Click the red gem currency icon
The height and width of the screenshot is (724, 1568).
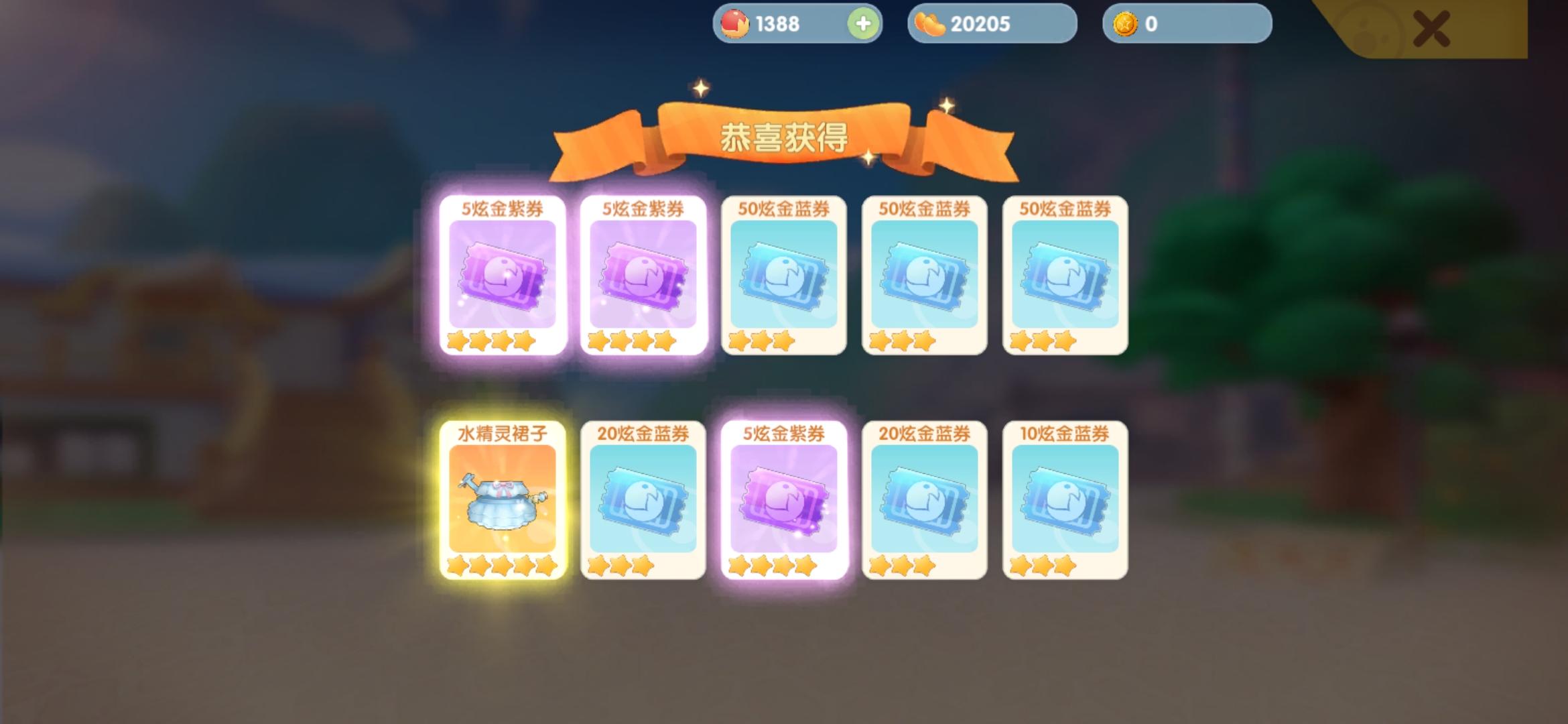735,24
